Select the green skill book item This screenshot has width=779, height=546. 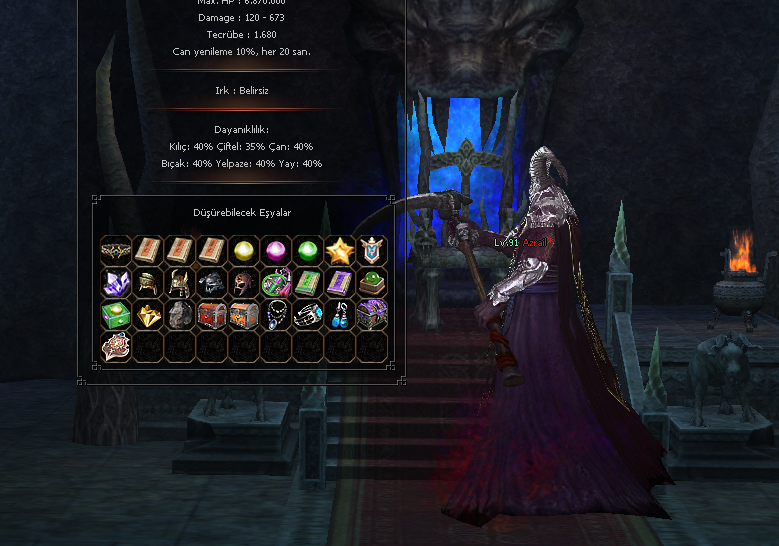307,282
